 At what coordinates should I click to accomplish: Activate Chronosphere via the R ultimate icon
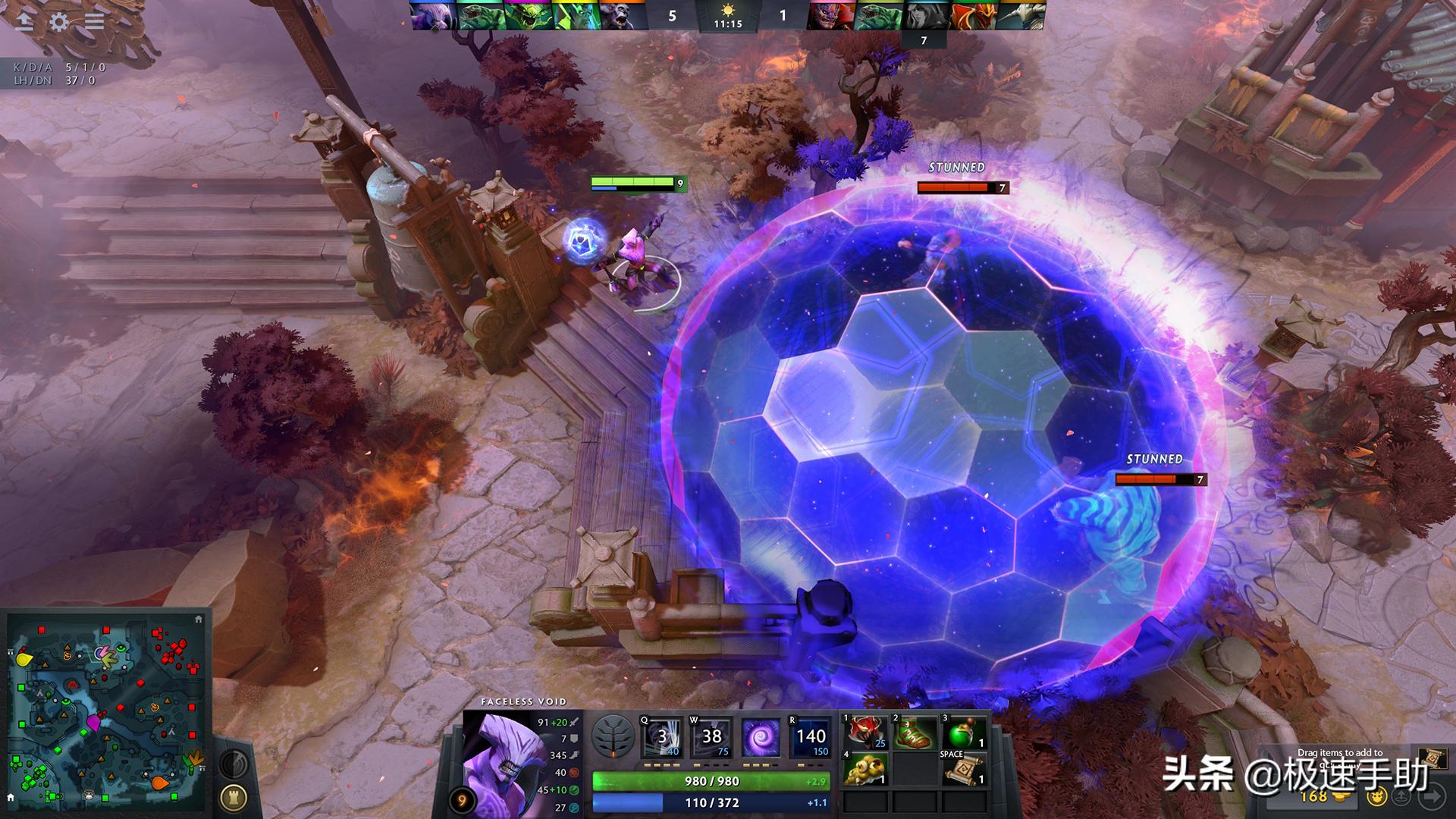point(808,737)
